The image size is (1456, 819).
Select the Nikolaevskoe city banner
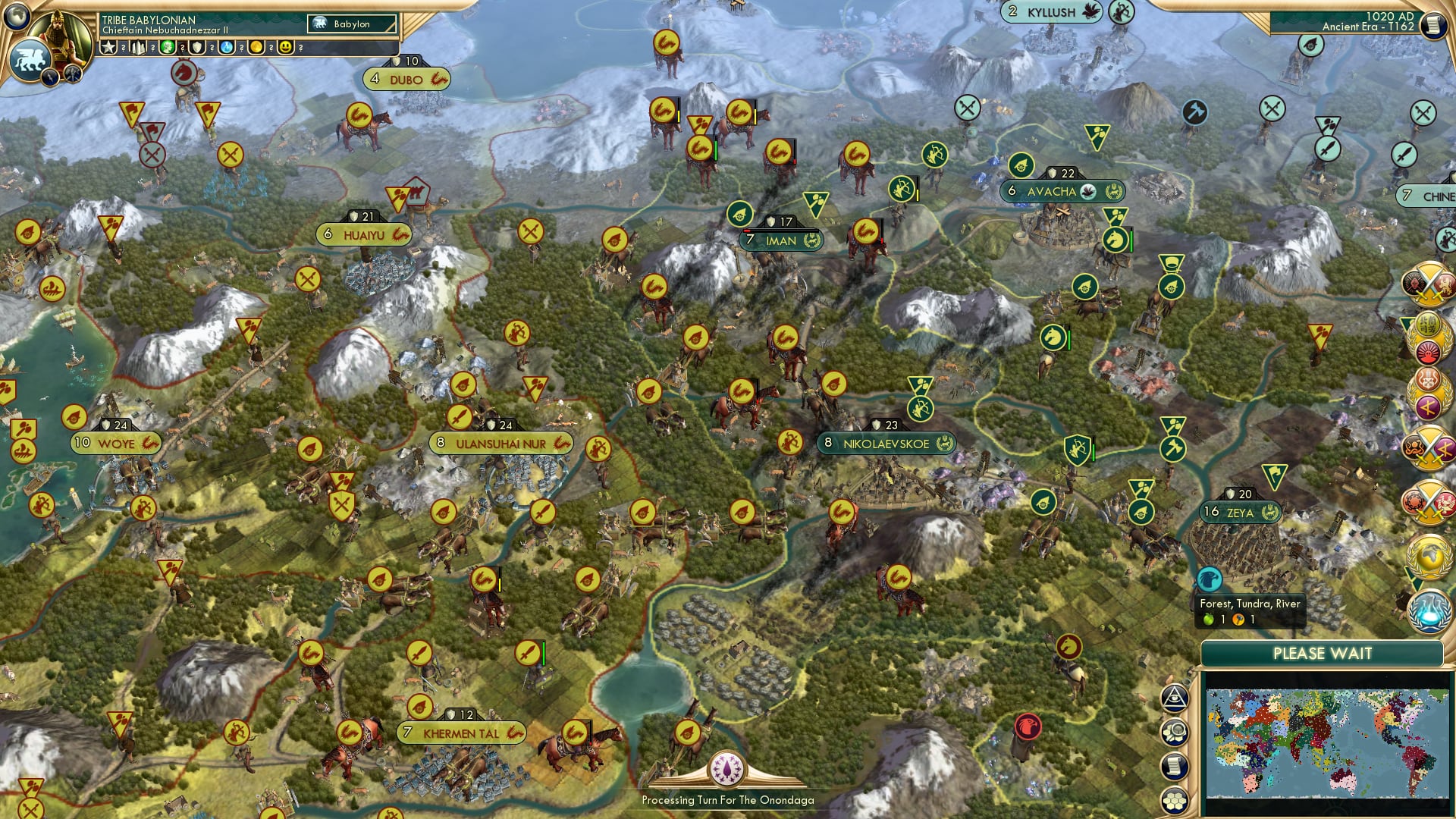click(x=887, y=443)
